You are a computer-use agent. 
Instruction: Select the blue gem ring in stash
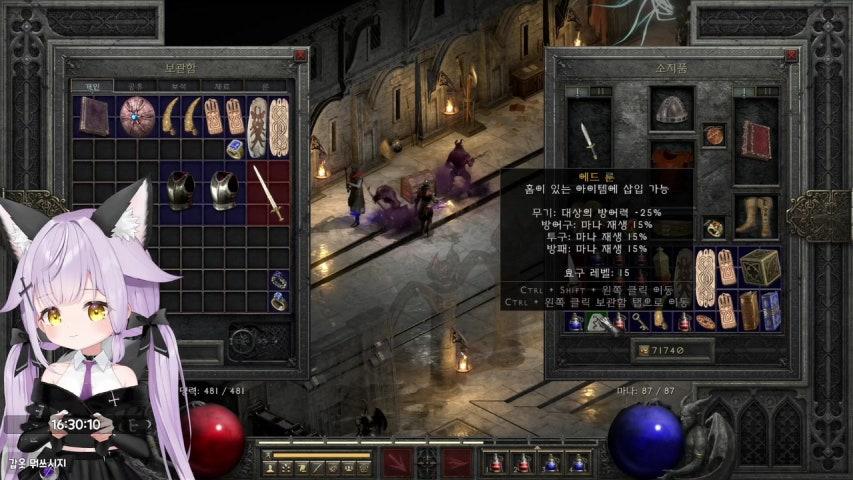click(x=234, y=149)
